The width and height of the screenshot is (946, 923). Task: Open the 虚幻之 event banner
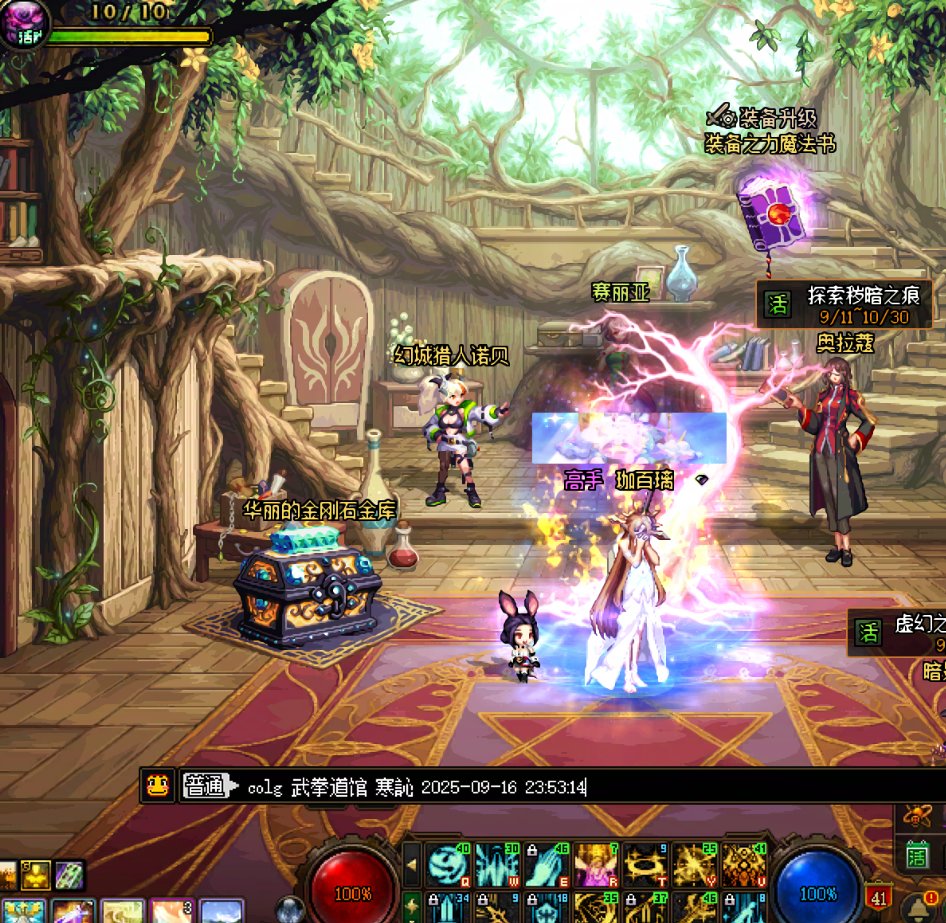[x=897, y=633]
